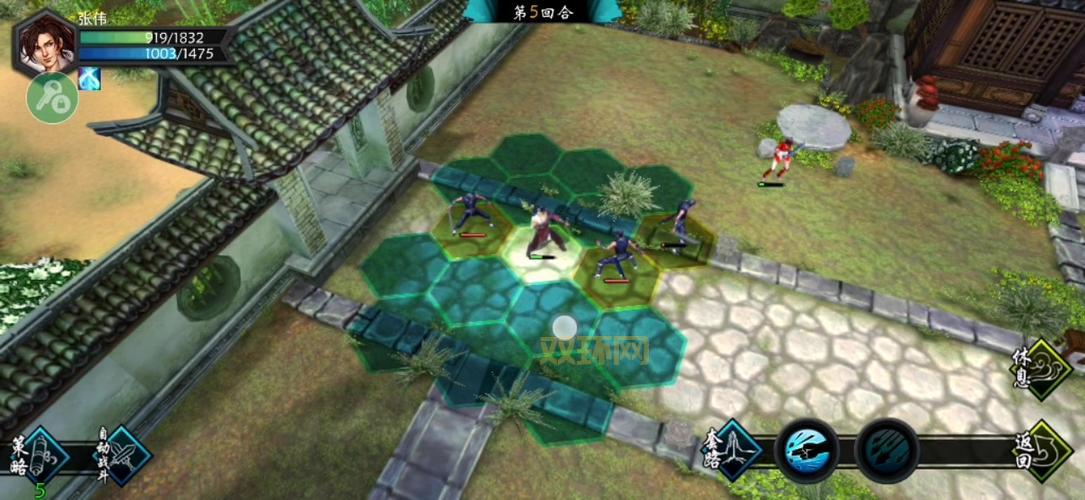Click the 返回 return button
1085x500 pixels.
(x=1046, y=450)
